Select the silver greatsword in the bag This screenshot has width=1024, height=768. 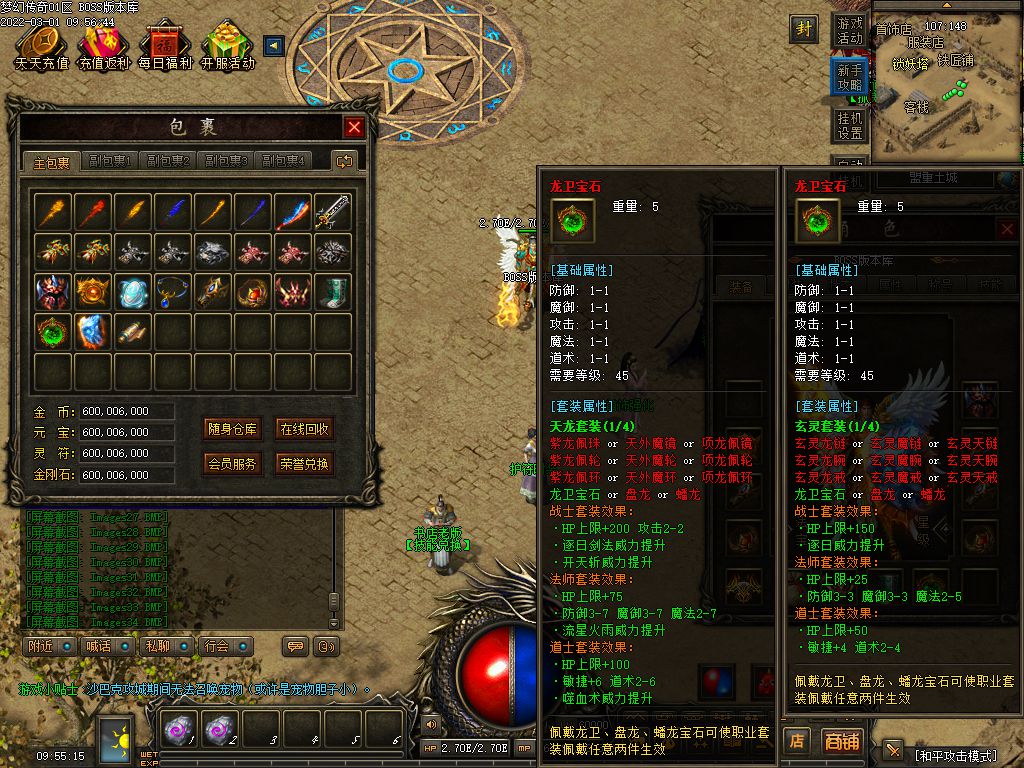tap(333, 212)
